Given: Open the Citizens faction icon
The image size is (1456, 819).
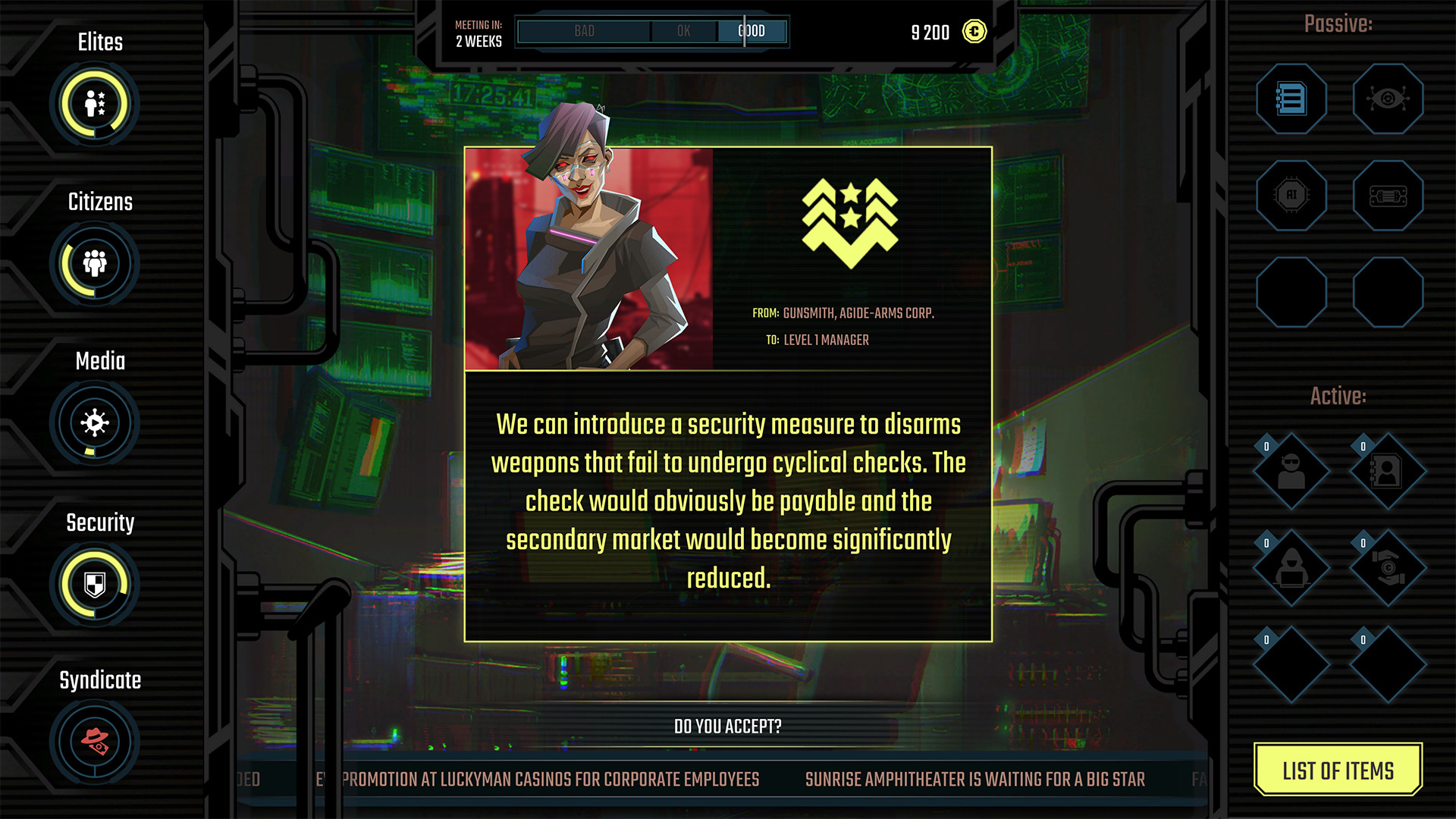Looking at the screenshot, I should (94, 264).
